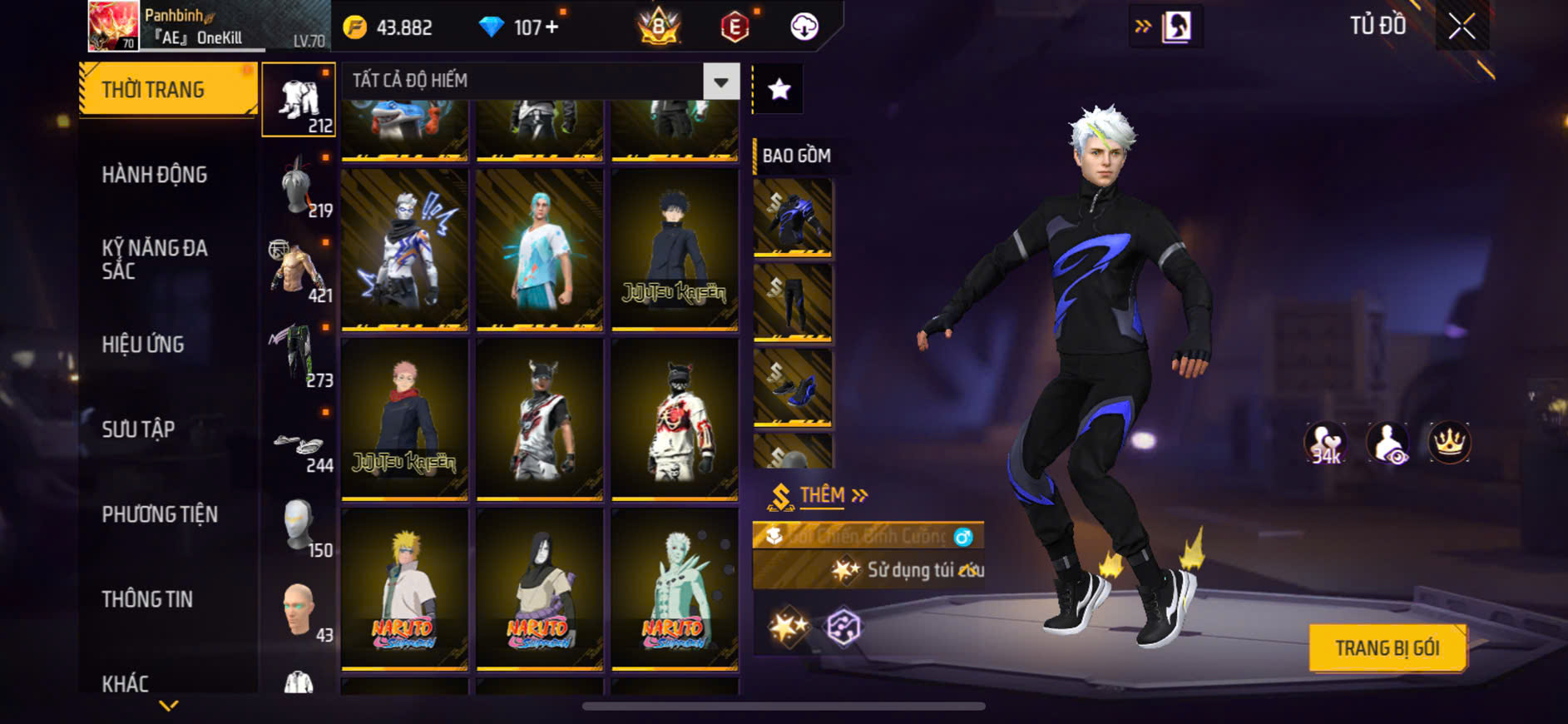Open the PHƯƠNG TIỆN tab
1568x724 pixels.
pyautogui.click(x=160, y=514)
